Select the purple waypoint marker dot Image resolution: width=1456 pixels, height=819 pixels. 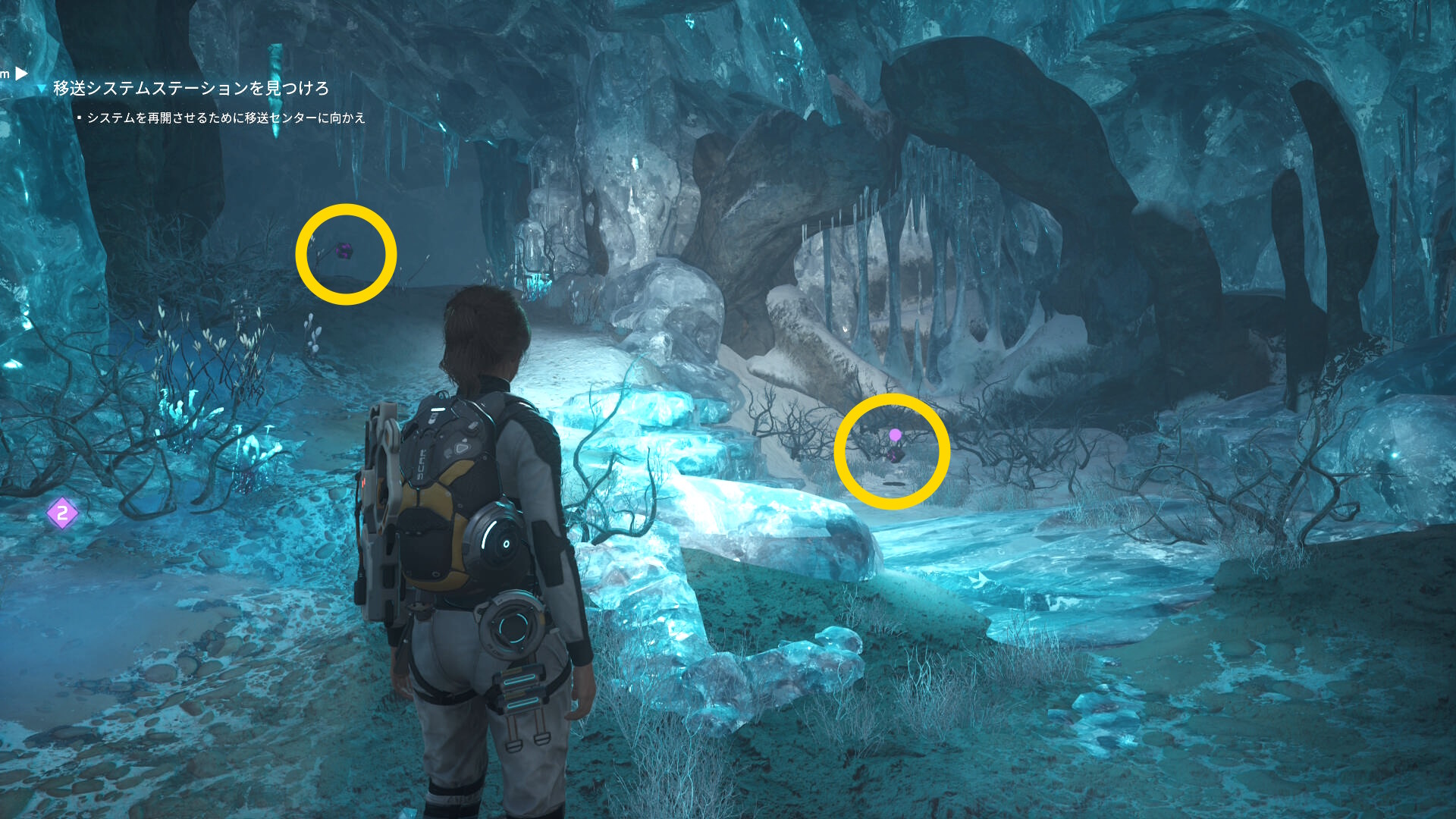895,435
